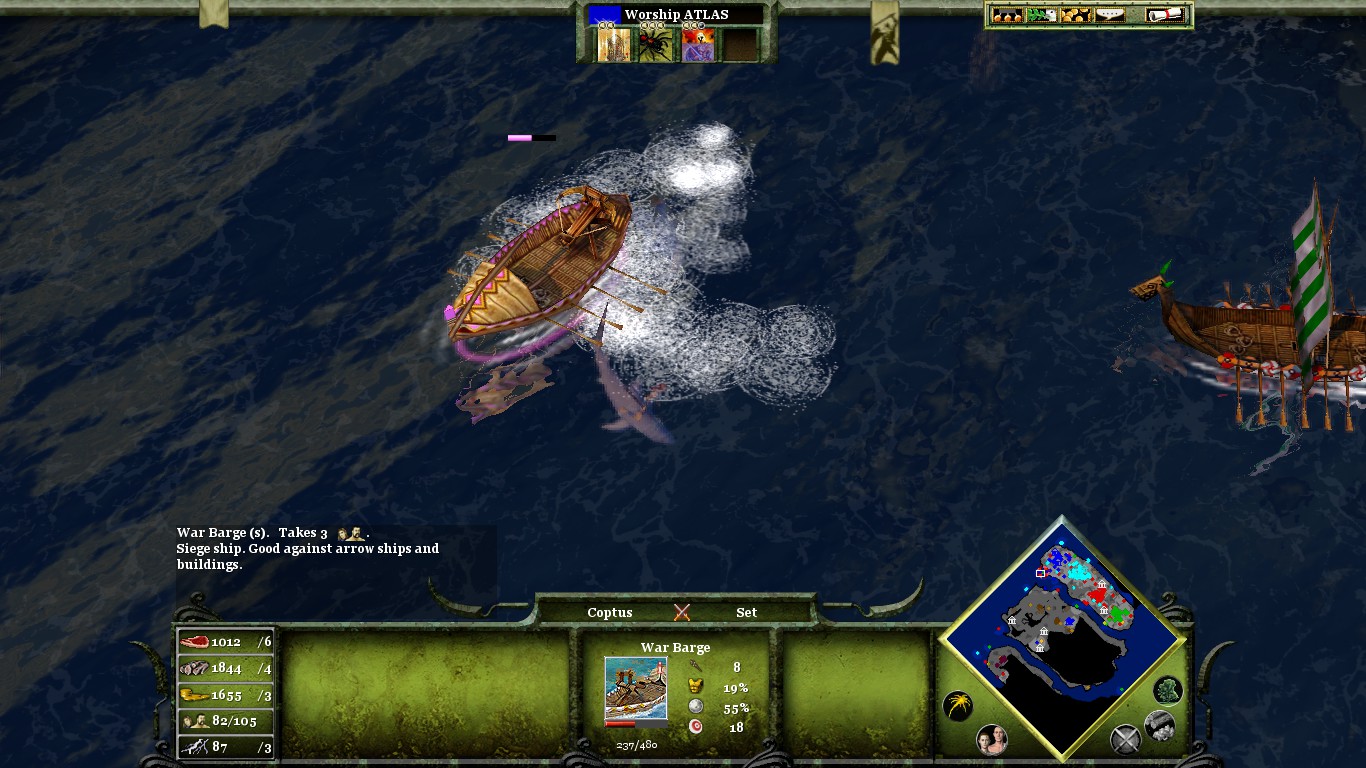Viewport: 1366px width, 768px height.
Task: Select the Coptus tab above the command panel
Action: [609, 612]
